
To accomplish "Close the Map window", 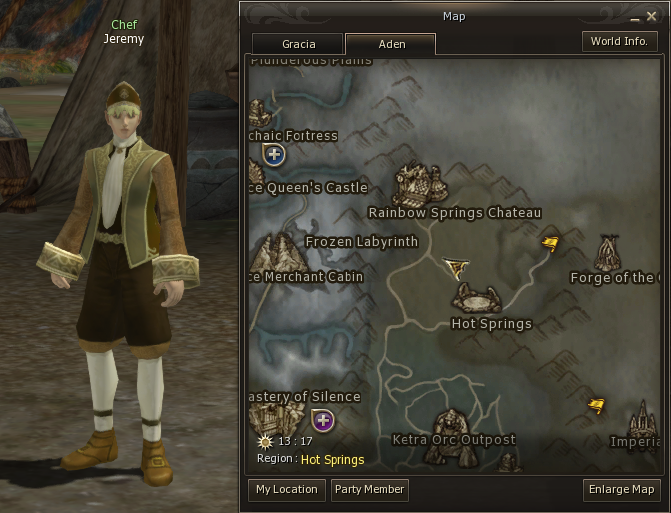I will tap(651, 17).
